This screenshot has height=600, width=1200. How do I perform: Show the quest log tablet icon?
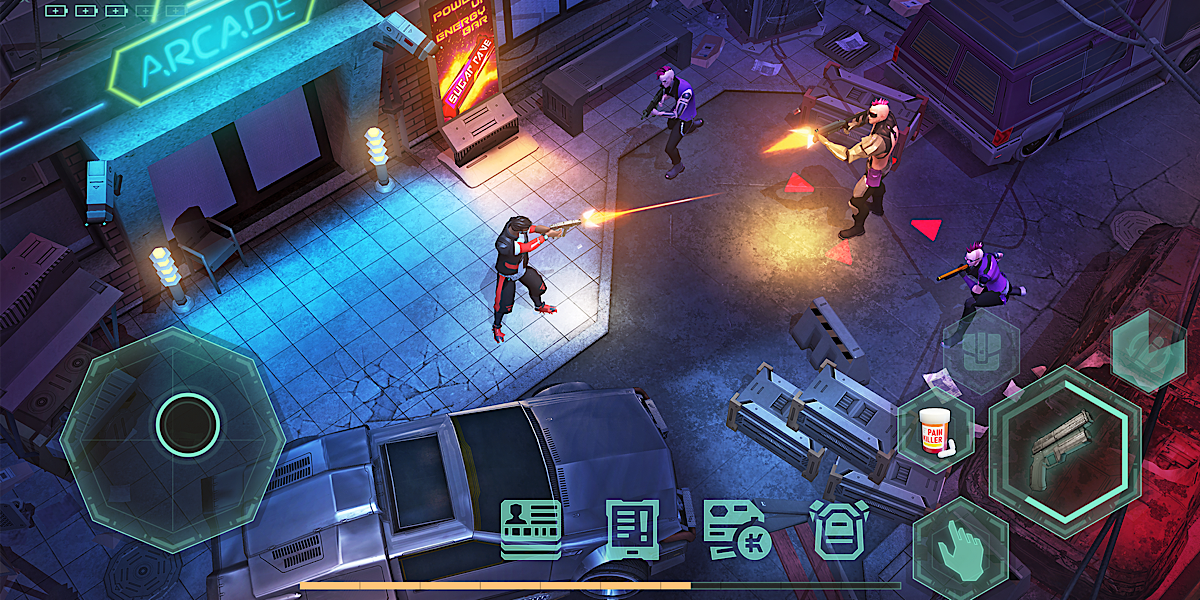(633, 528)
